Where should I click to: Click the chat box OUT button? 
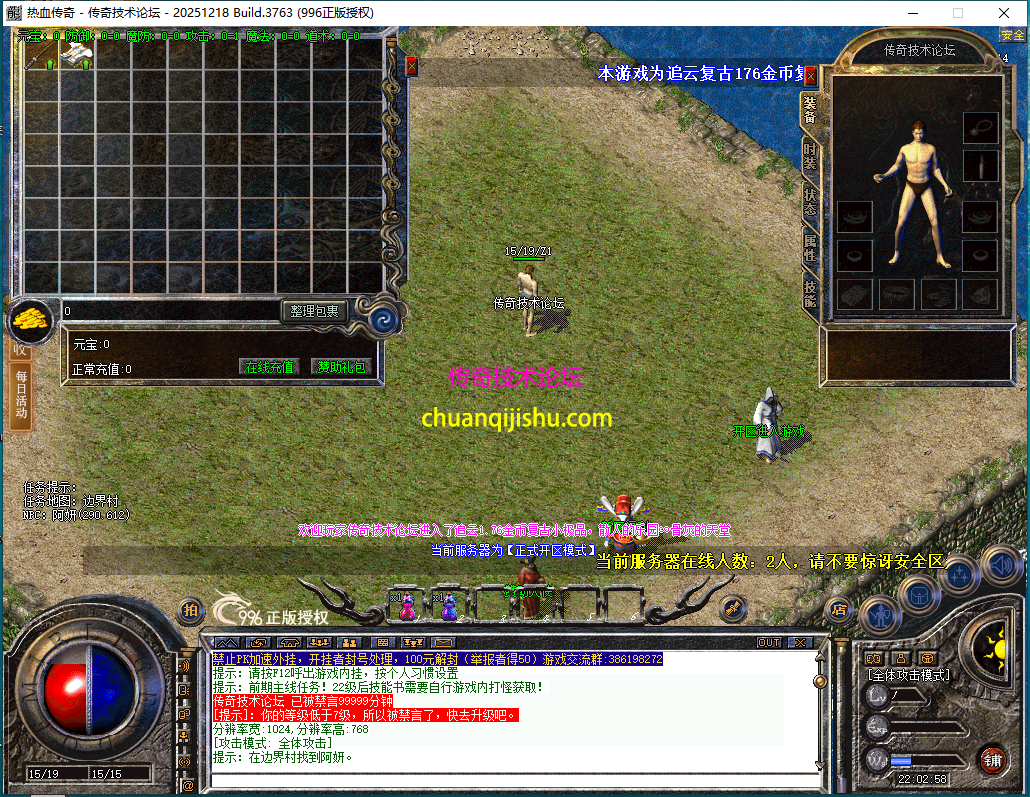769,642
